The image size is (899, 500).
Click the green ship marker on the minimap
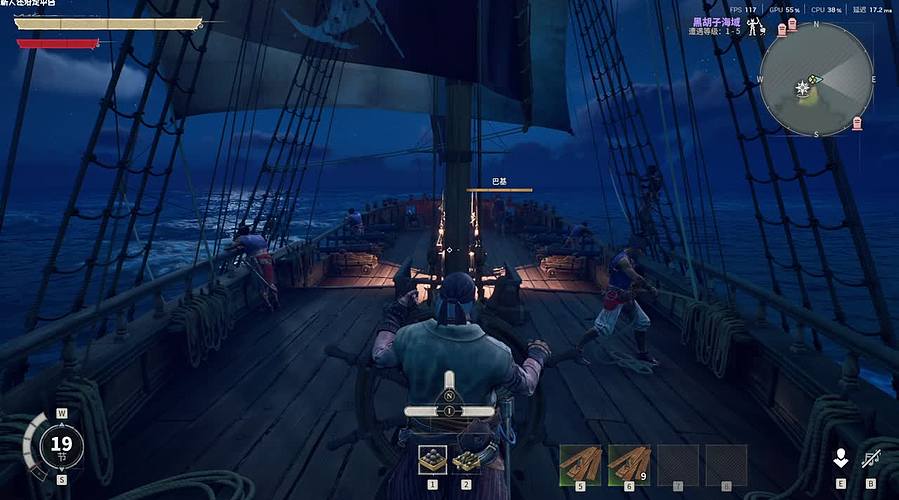pos(816,79)
